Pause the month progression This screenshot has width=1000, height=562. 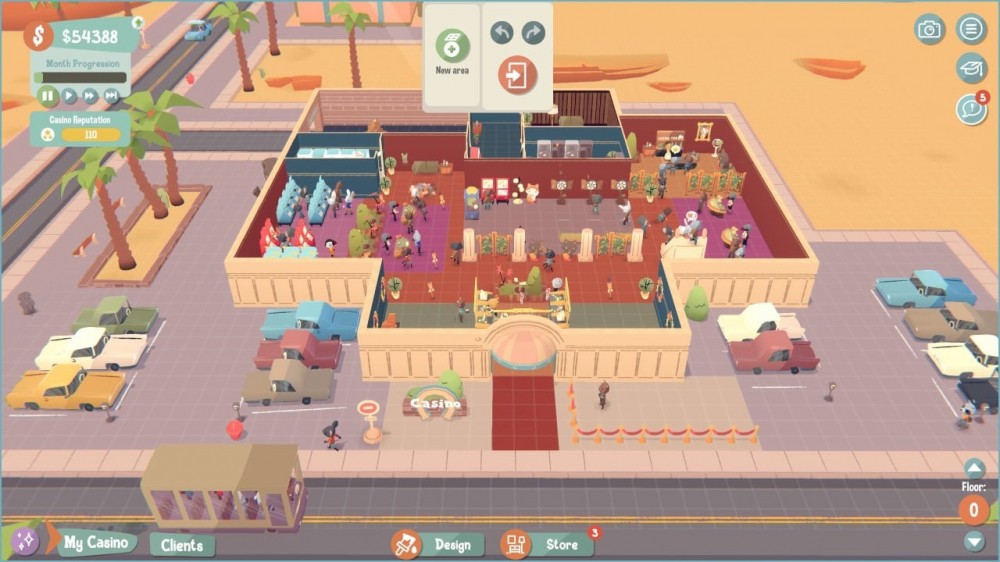pos(47,96)
